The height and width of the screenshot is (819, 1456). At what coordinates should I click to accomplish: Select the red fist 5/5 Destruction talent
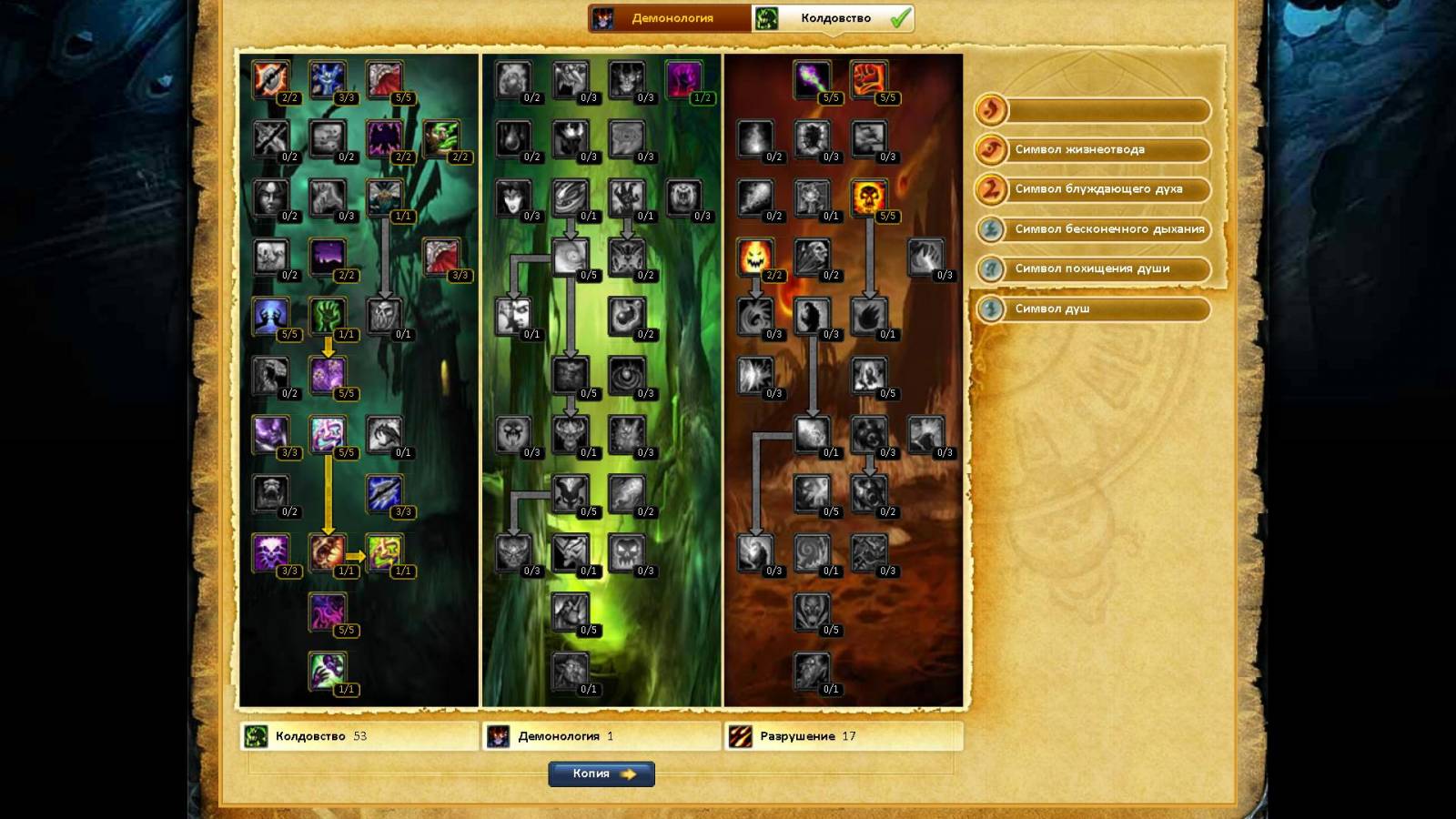pyautogui.click(x=869, y=80)
